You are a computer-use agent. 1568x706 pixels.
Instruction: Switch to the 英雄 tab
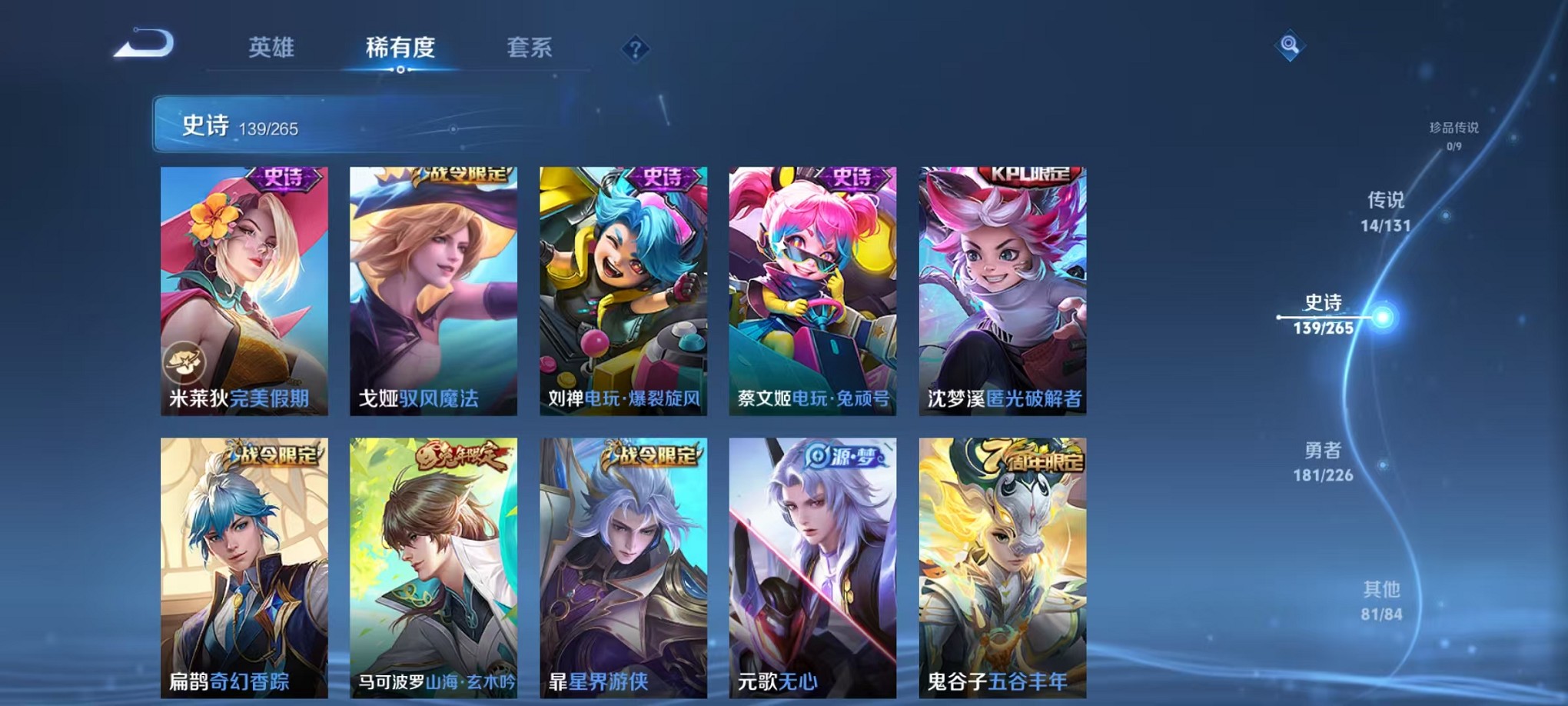click(x=273, y=48)
